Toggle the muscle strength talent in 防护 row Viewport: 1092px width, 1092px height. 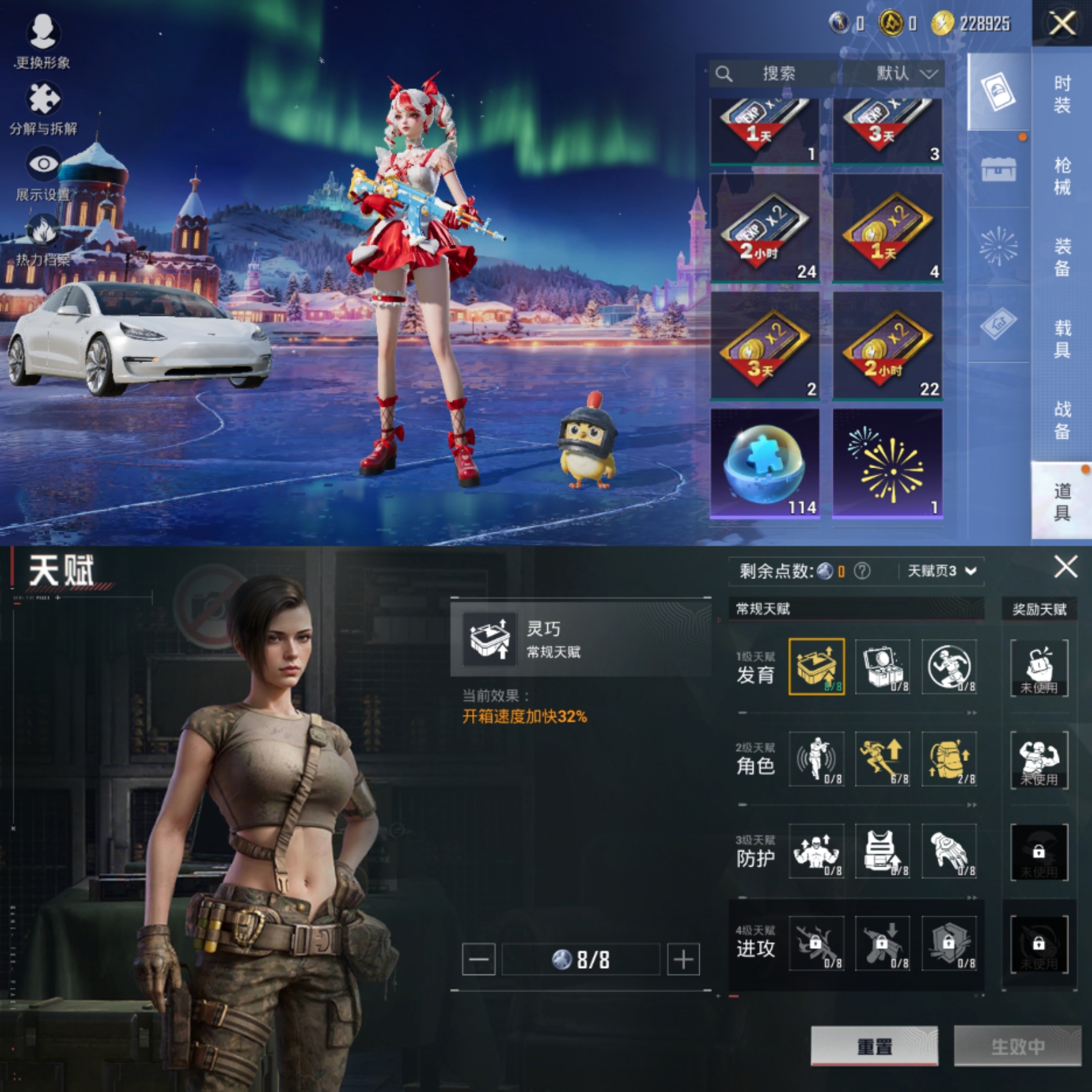pyautogui.click(x=817, y=852)
